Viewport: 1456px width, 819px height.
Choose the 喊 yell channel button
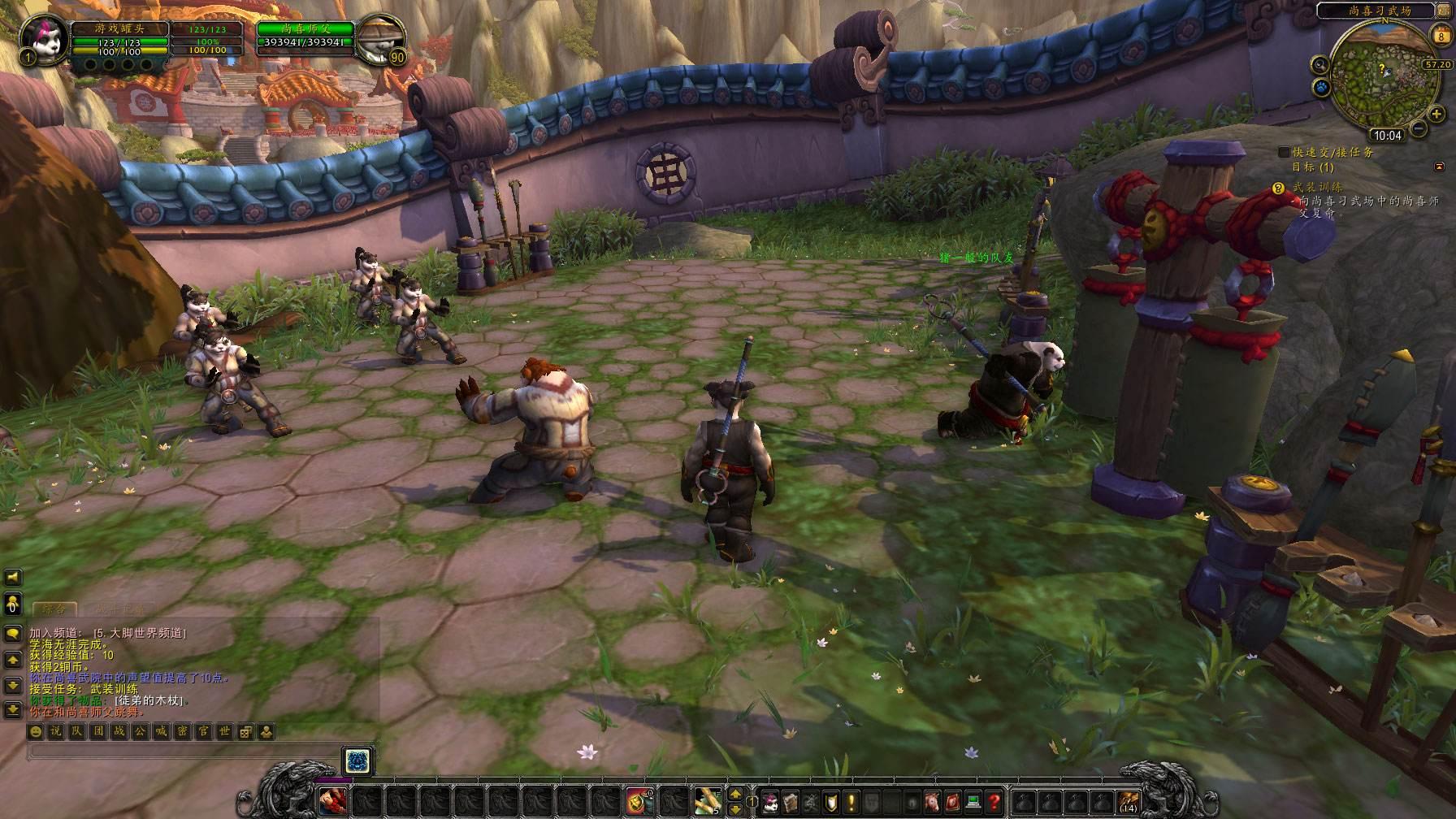[x=161, y=731]
